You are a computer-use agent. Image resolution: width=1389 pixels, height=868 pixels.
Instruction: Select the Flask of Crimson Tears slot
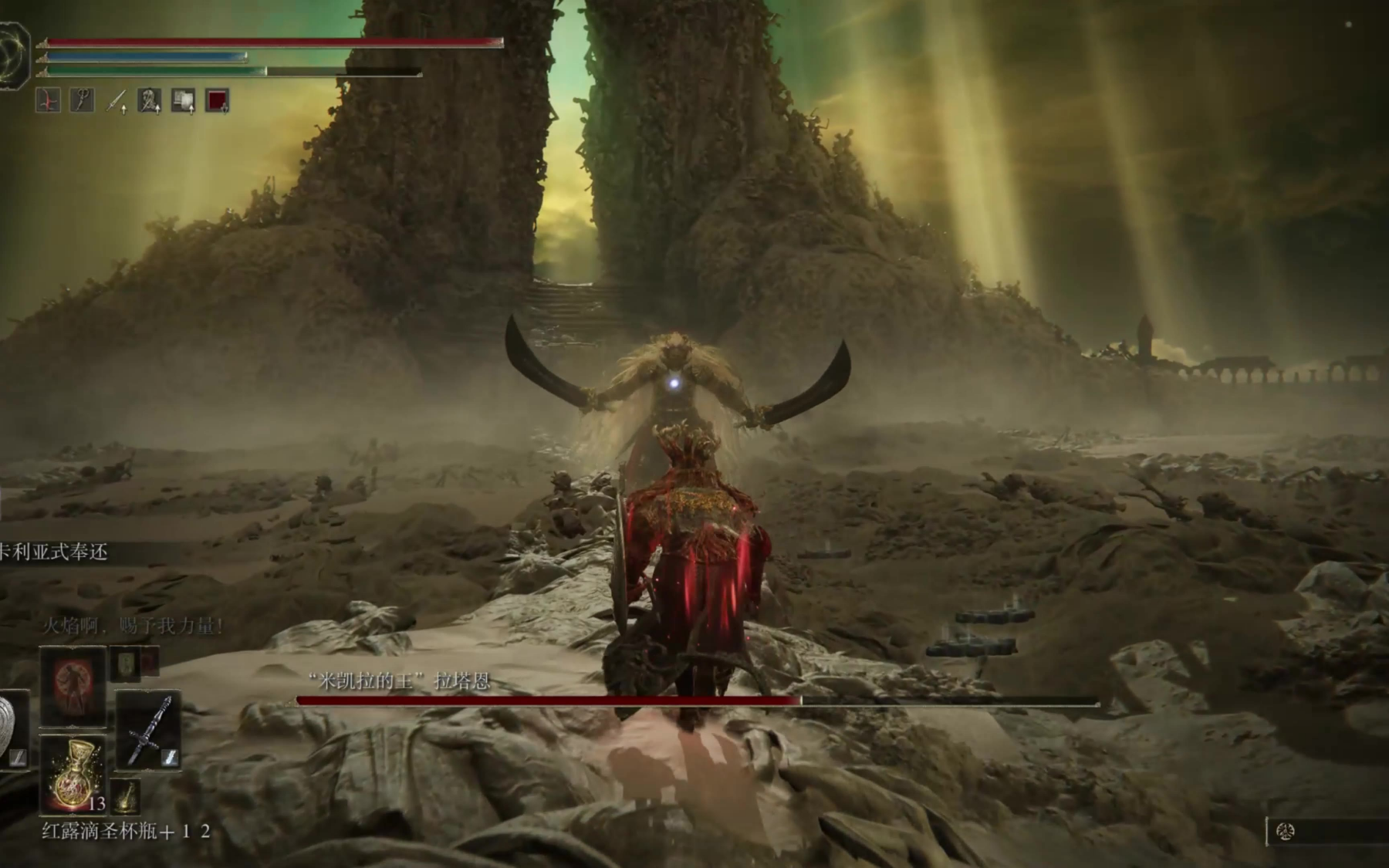73,774
